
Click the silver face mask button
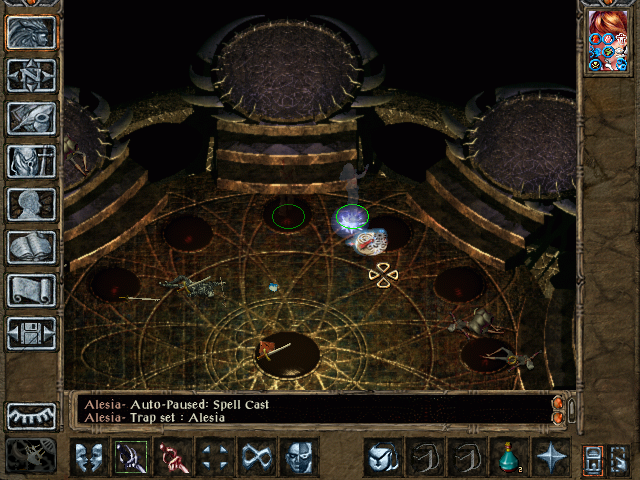298,457
